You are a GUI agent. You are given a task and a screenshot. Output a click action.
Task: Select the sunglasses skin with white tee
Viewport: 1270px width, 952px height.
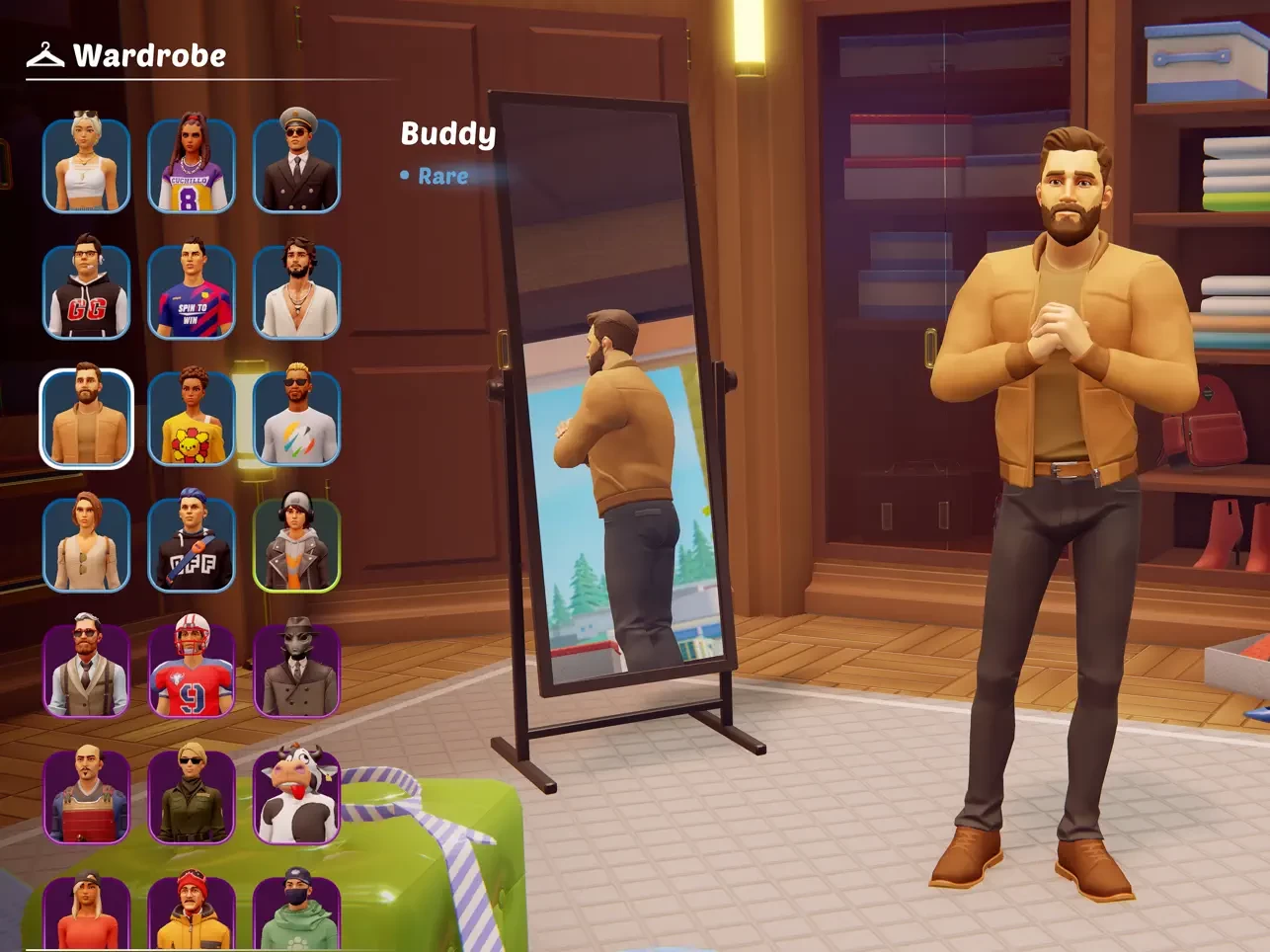(296, 418)
